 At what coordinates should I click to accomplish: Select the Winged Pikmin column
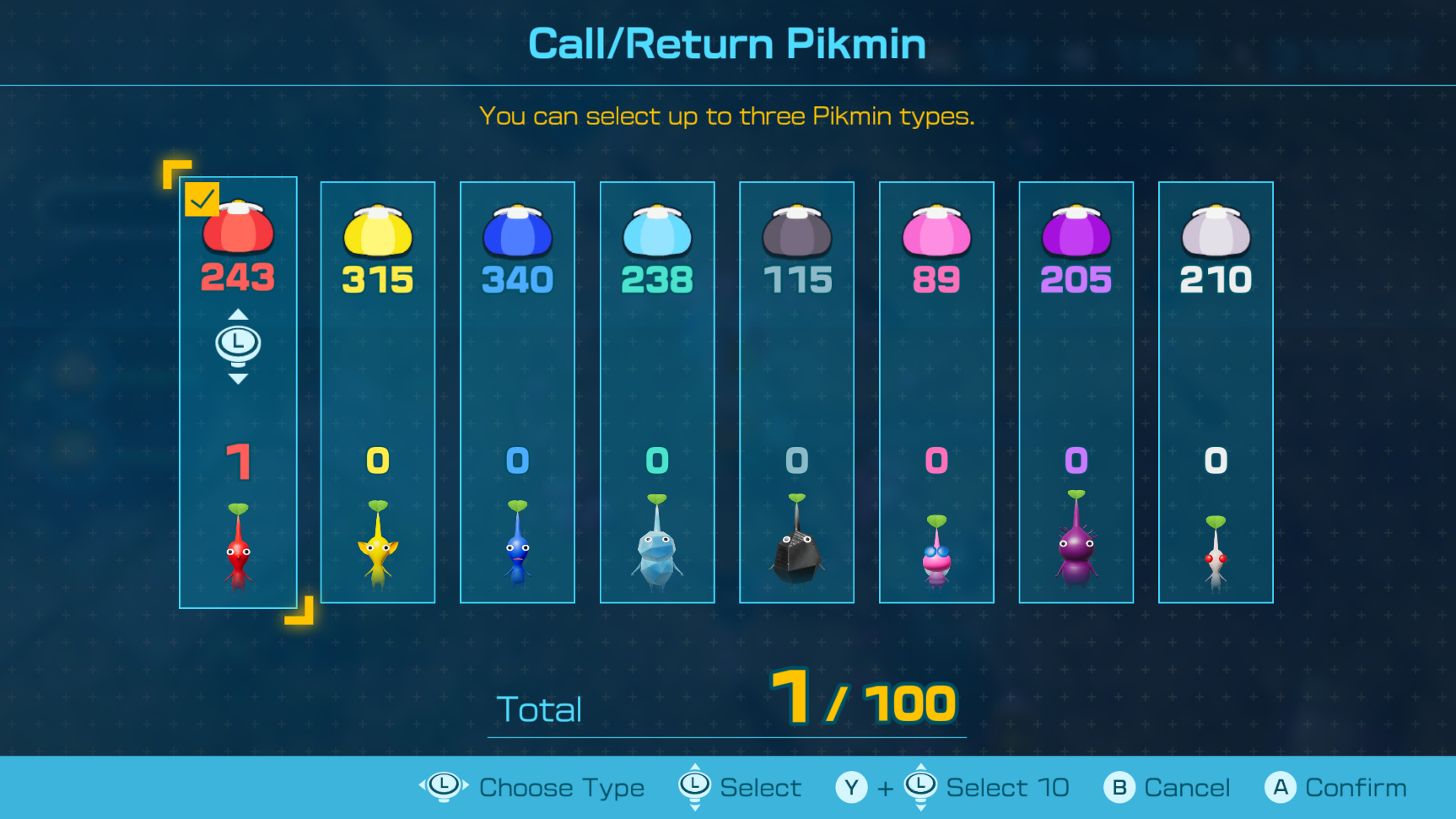[936, 392]
